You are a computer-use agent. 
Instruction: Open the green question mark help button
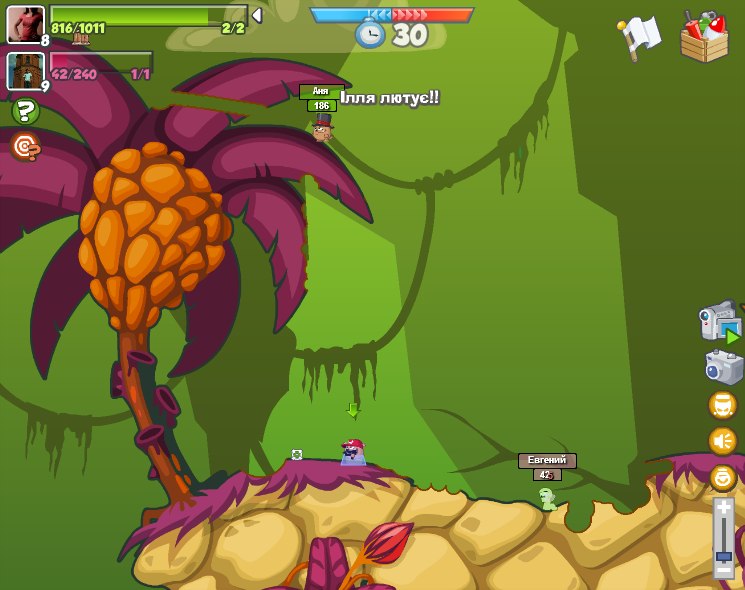click(x=25, y=111)
